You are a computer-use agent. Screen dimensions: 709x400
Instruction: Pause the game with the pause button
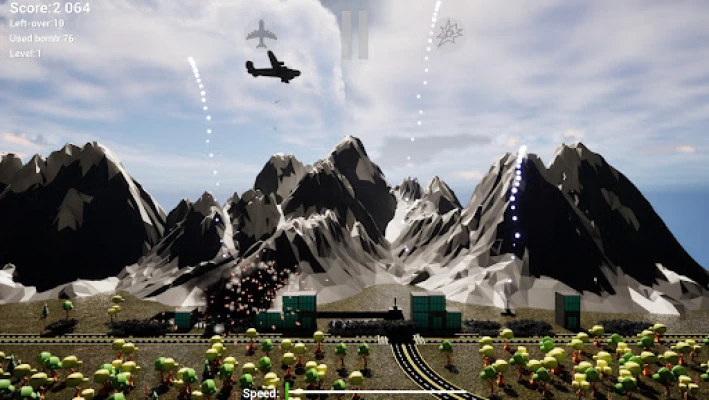[x=354, y=33]
